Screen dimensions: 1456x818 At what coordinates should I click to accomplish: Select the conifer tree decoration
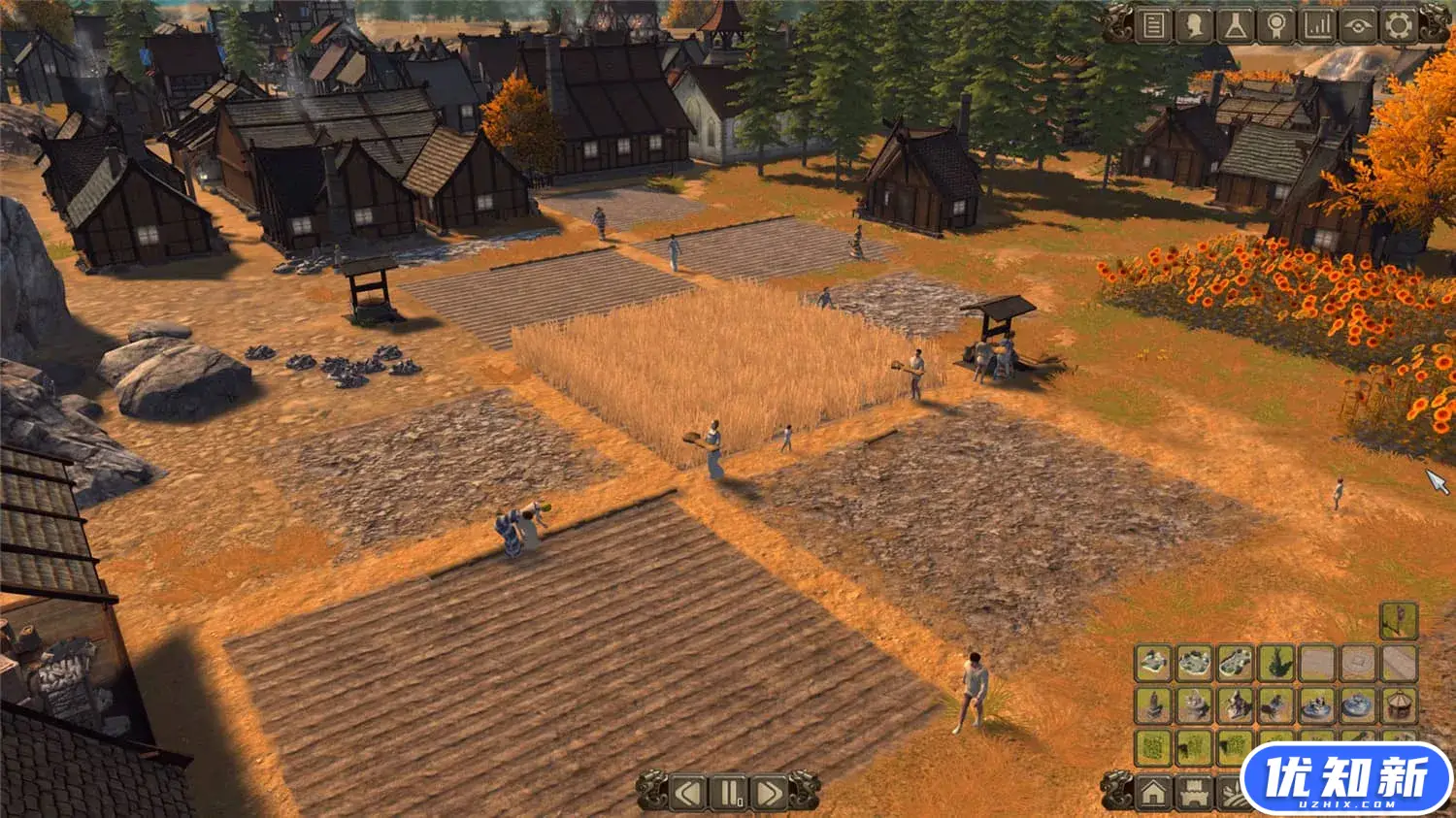tap(1275, 664)
